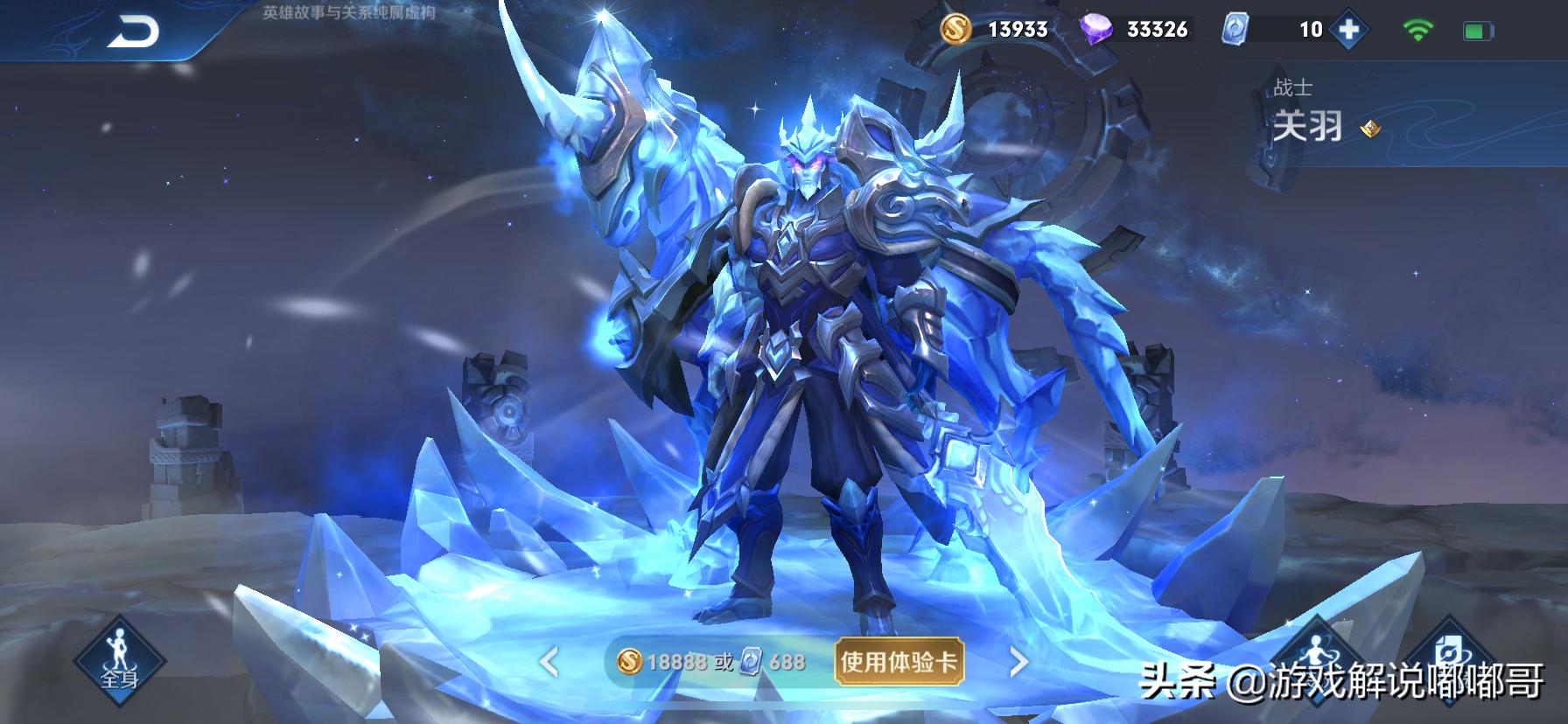Click the plus button to purchase skin cards
The height and width of the screenshot is (724, 1568).
coord(1351,28)
